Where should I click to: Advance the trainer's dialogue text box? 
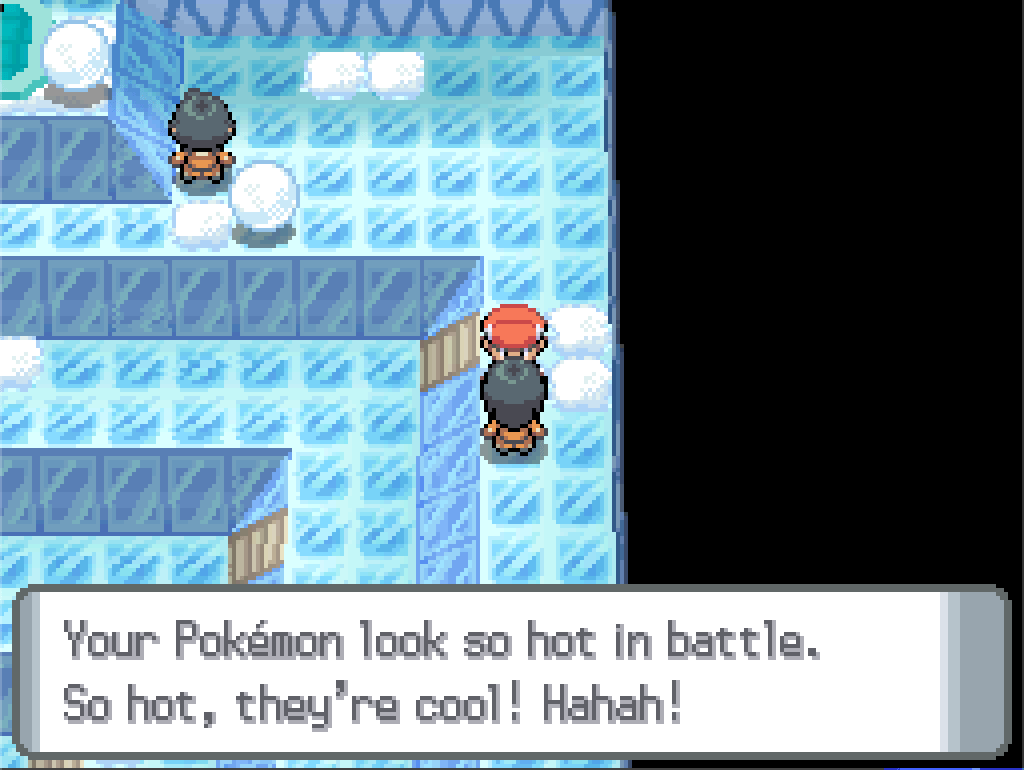click(510, 670)
